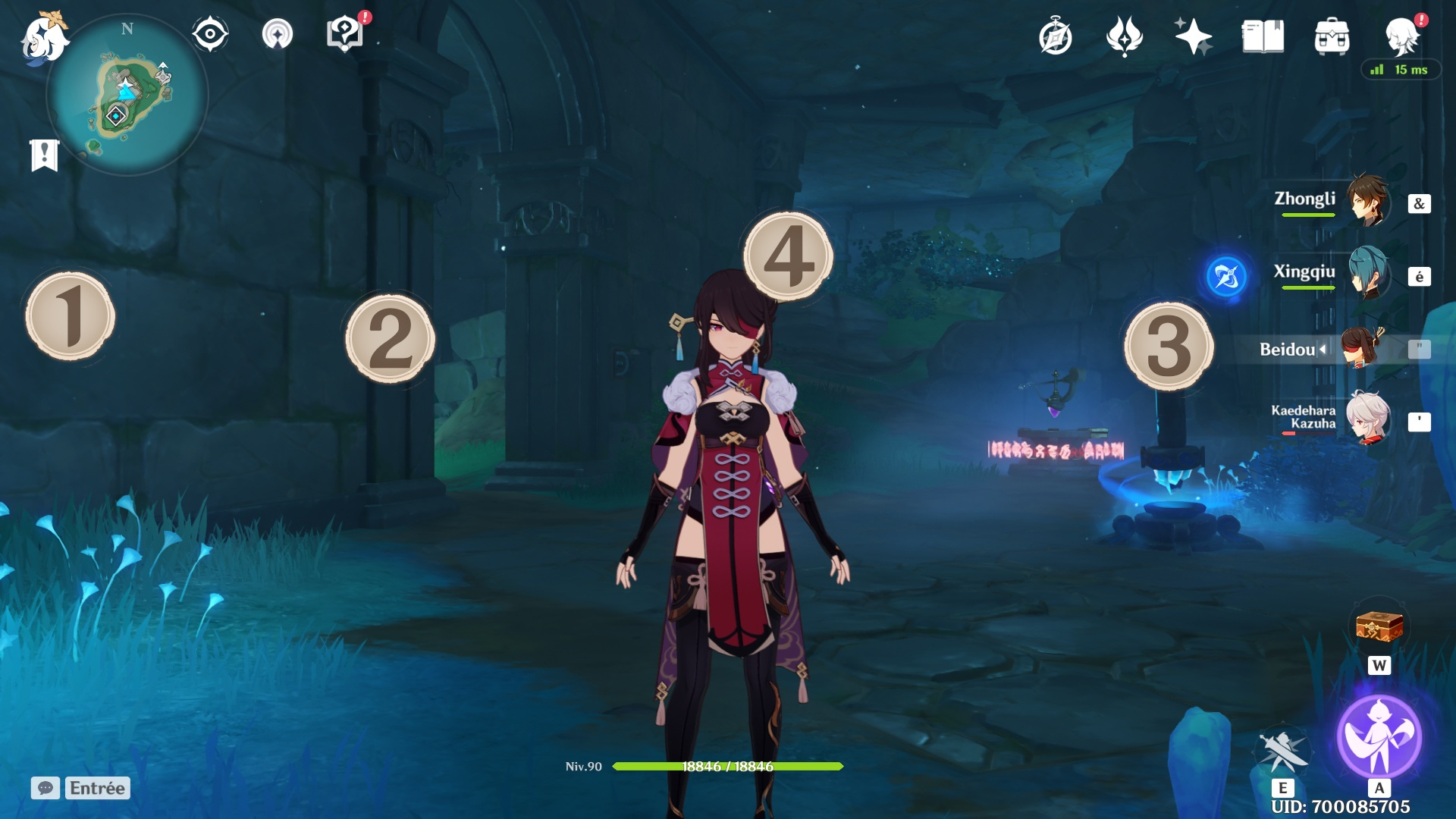
Task: Open the circular minimap
Action: (127, 96)
